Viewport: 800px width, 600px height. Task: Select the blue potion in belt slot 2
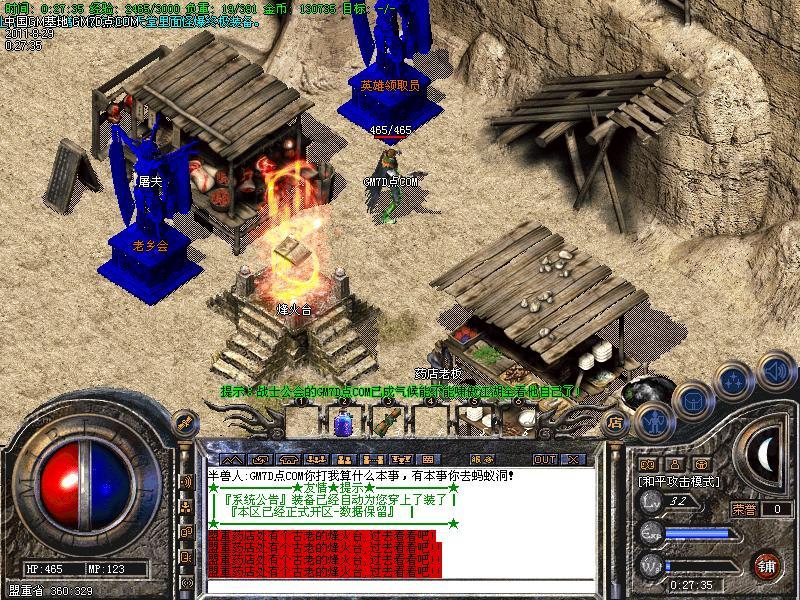[x=343, y=422]
